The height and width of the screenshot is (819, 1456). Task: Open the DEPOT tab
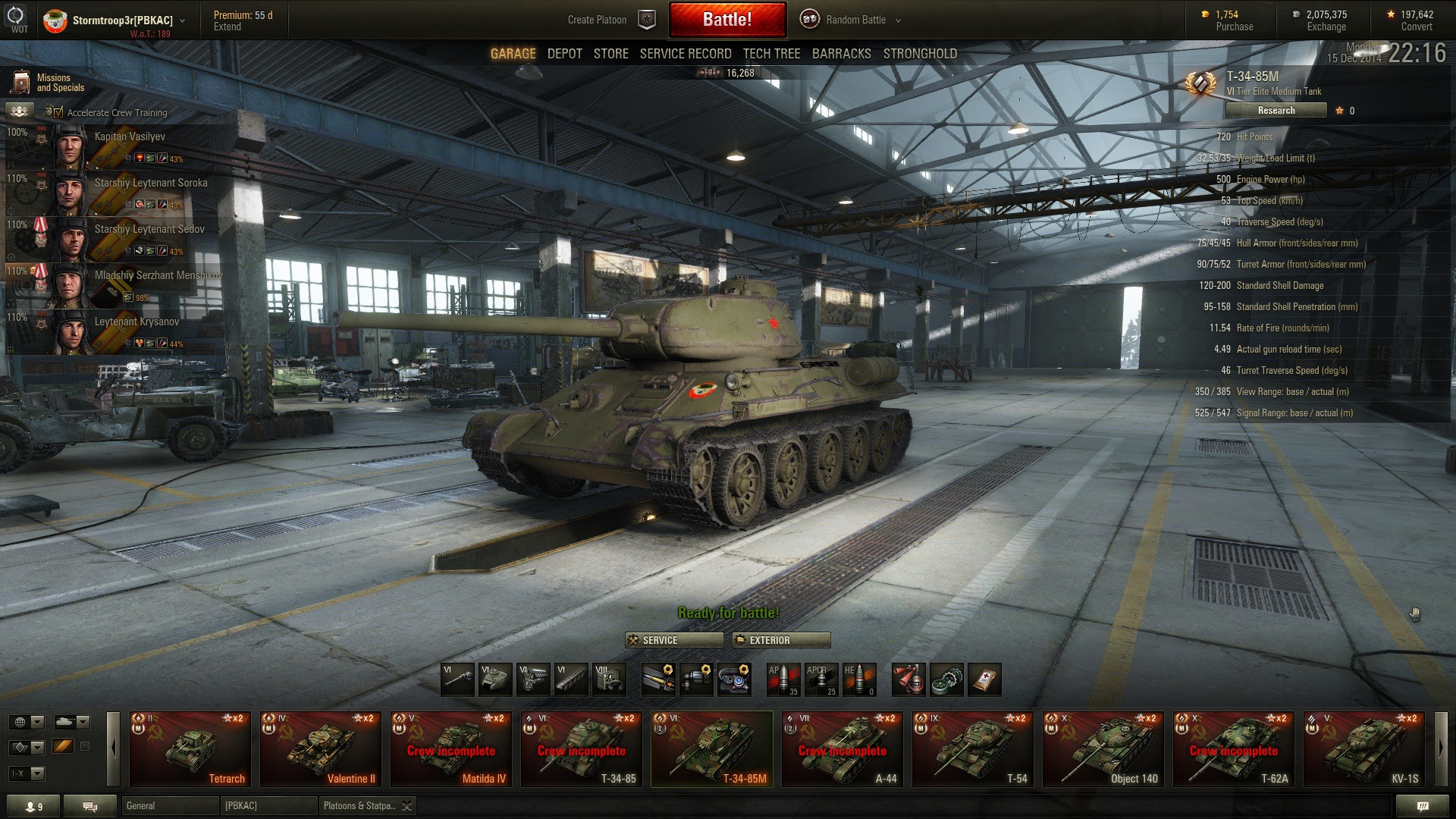564,53
